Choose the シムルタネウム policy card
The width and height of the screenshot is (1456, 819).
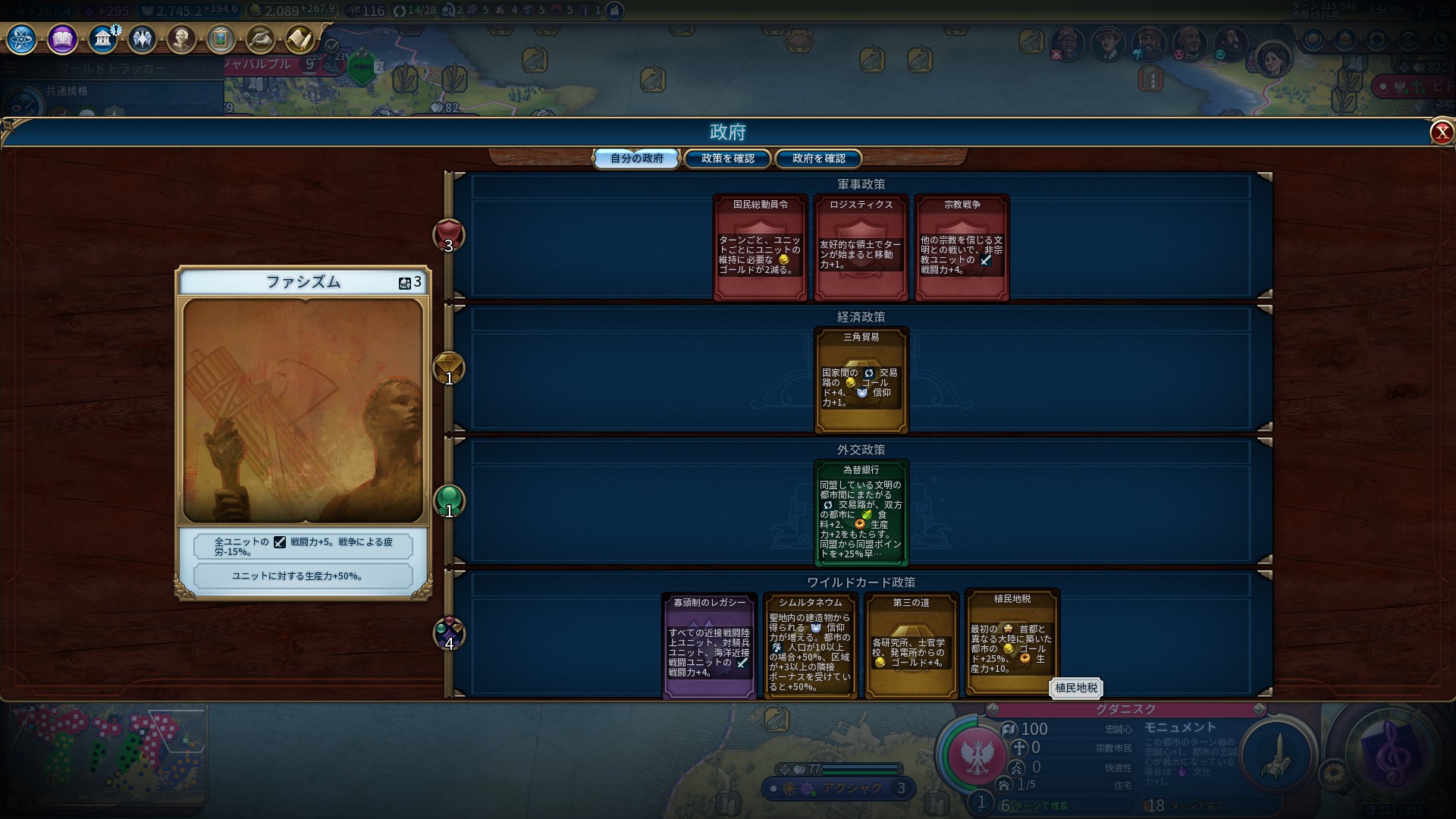click(810, 645)
